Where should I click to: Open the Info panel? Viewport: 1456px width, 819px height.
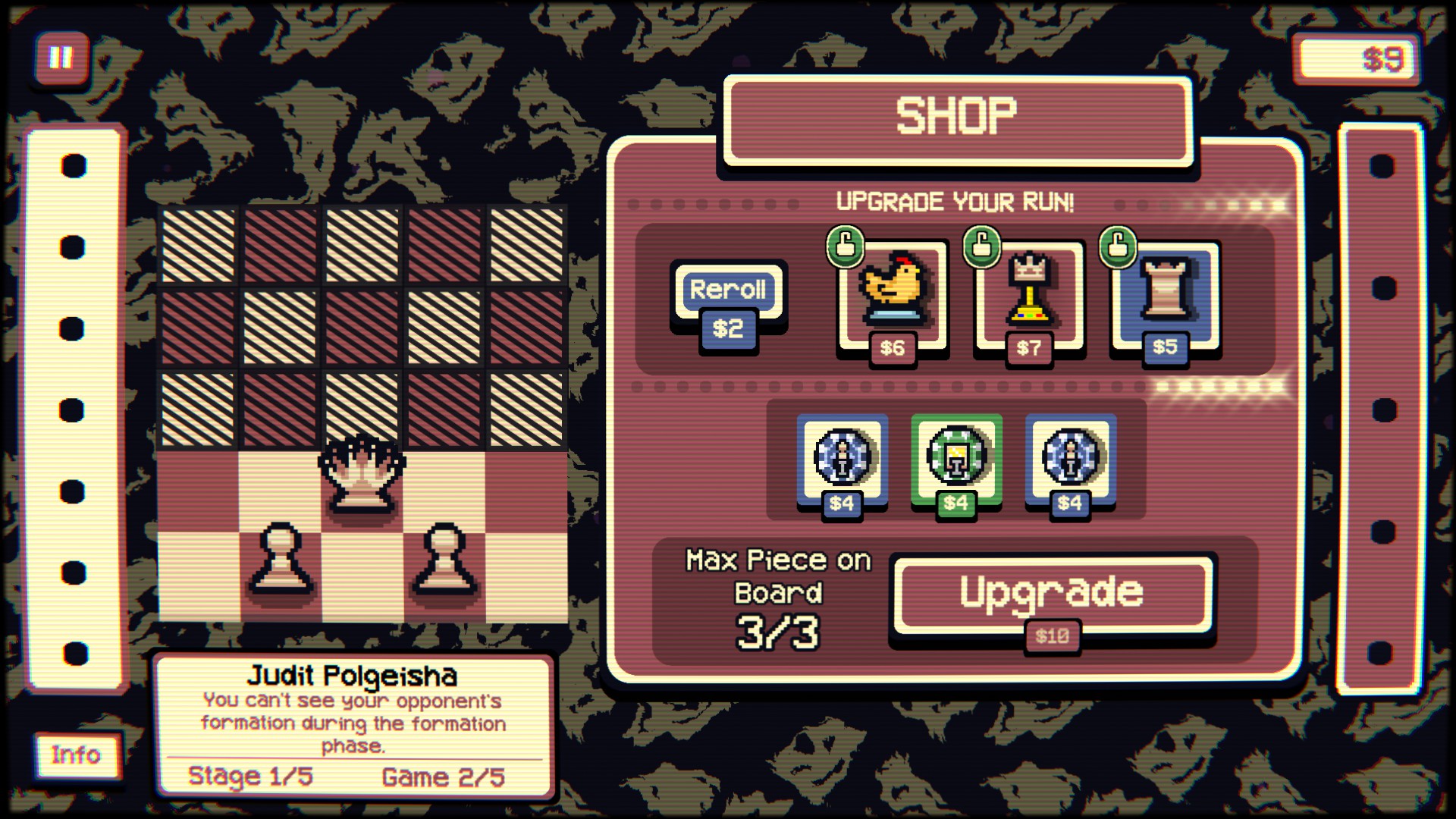76,754
